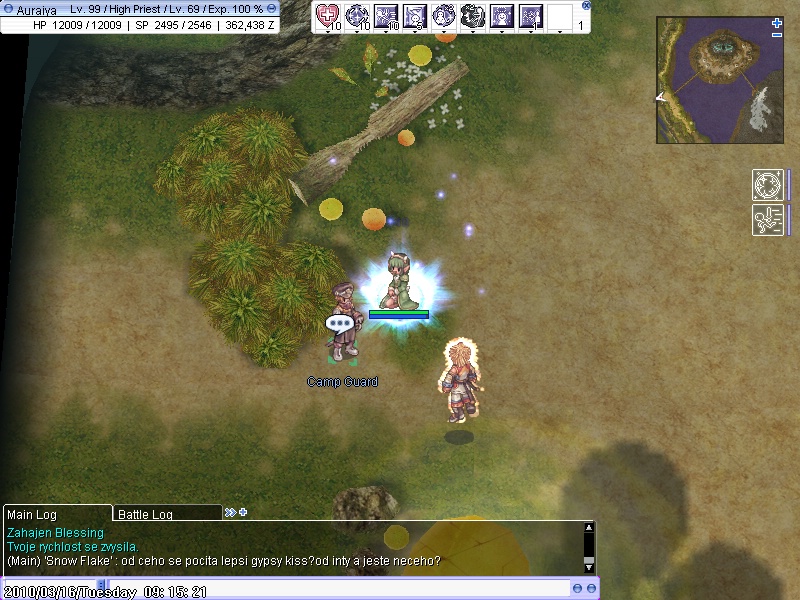This screenshot has width=800, height=600.
Task: Open the Battle Log tab
Action: point(165,514)
